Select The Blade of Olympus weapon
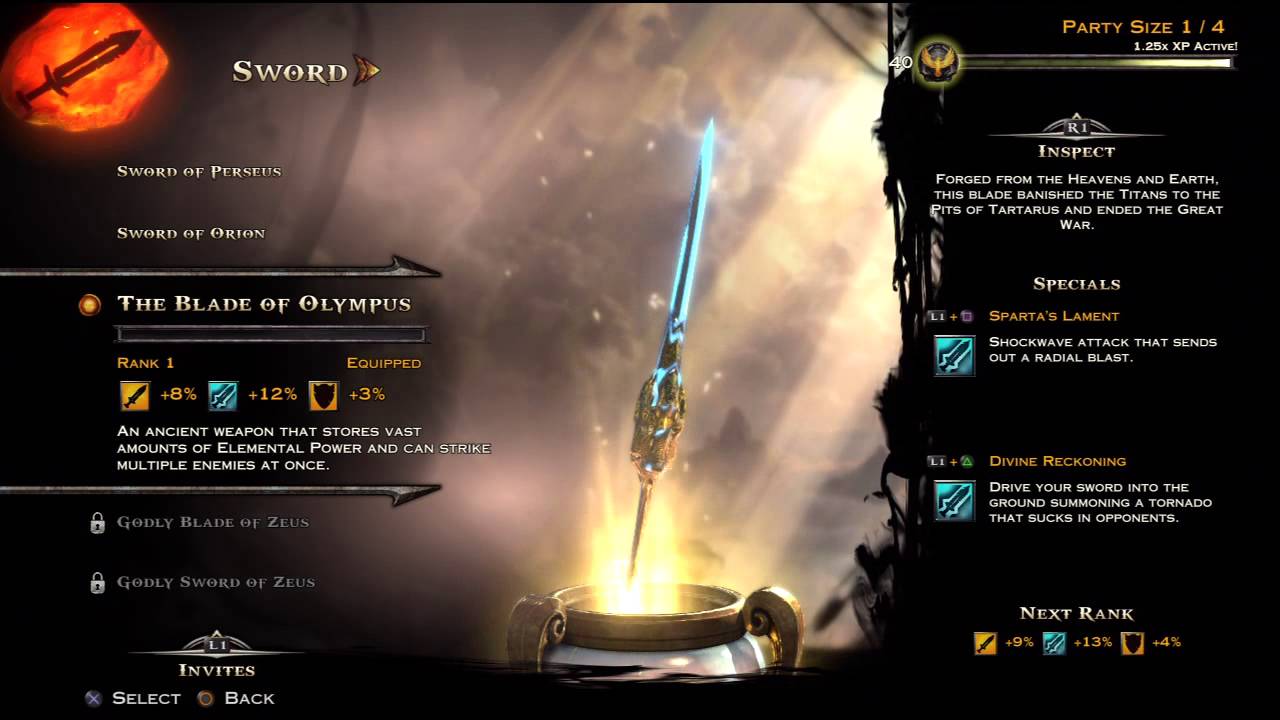 264,304
